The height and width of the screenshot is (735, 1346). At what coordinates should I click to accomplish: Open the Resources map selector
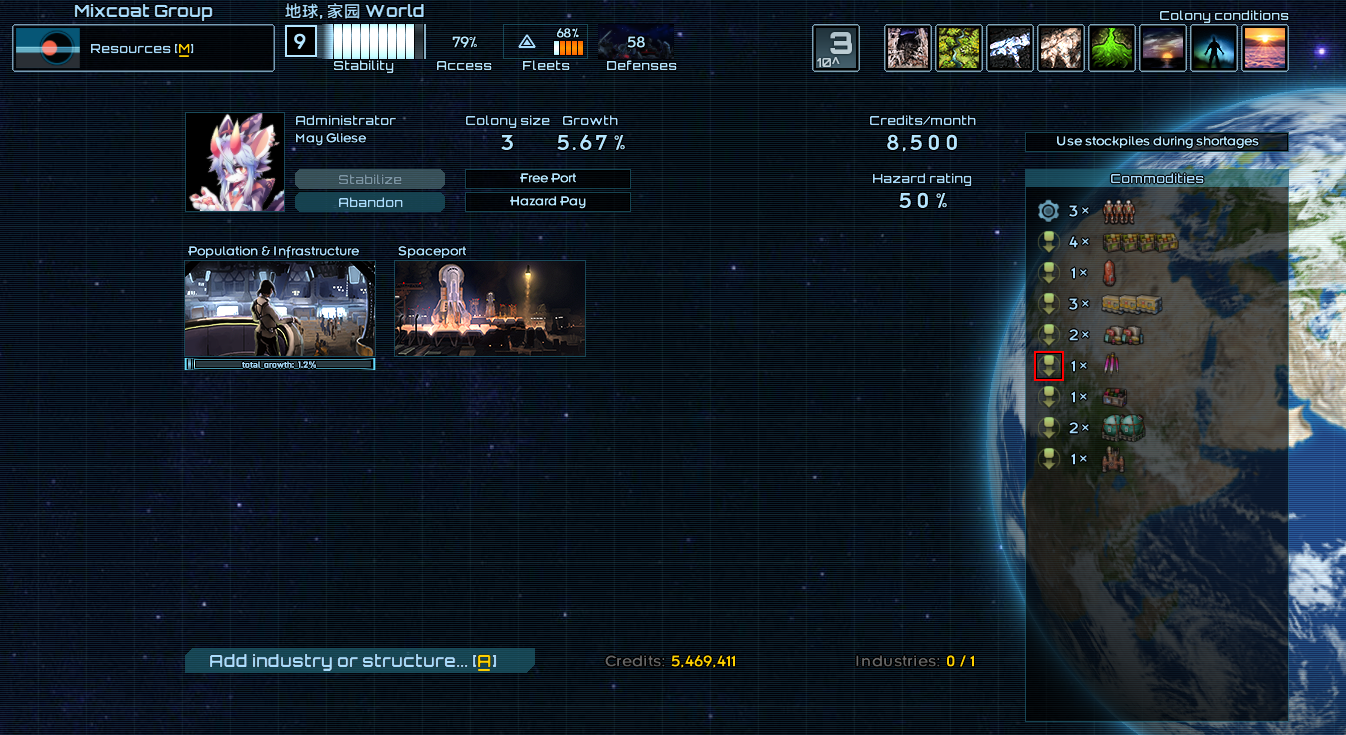(143, 48)
